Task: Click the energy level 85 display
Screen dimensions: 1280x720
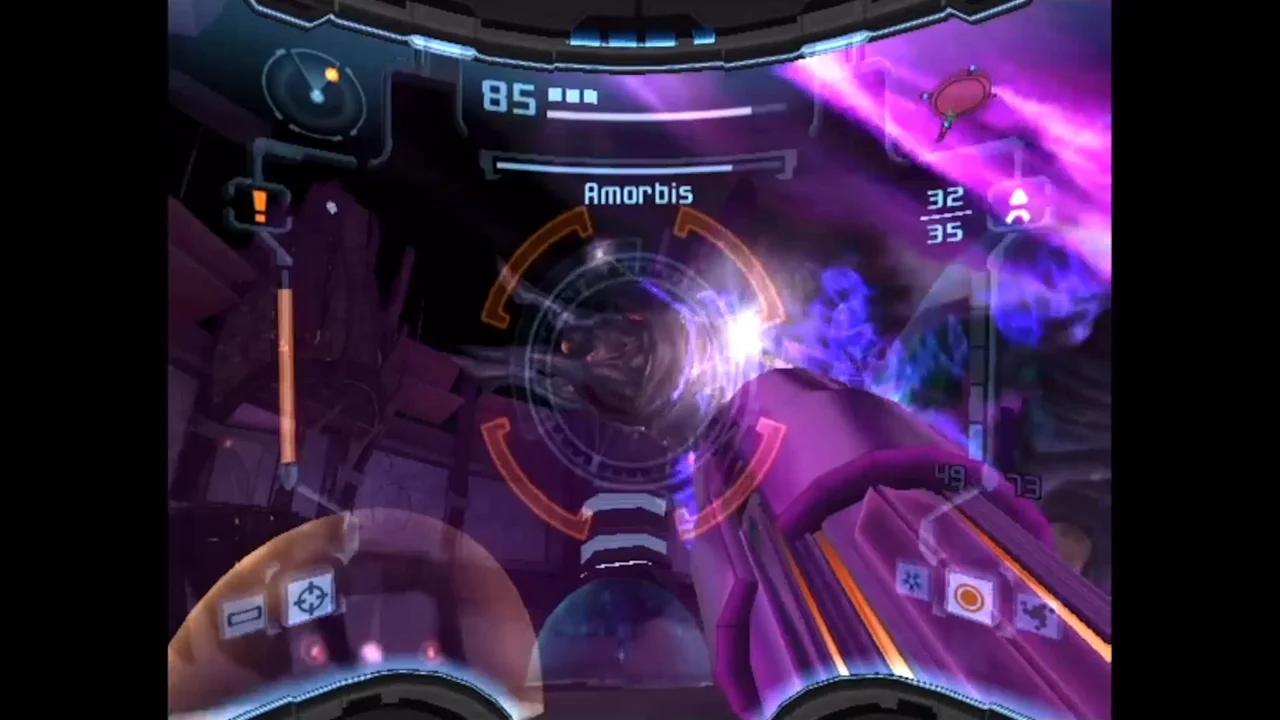Action: tap(509, 100)
